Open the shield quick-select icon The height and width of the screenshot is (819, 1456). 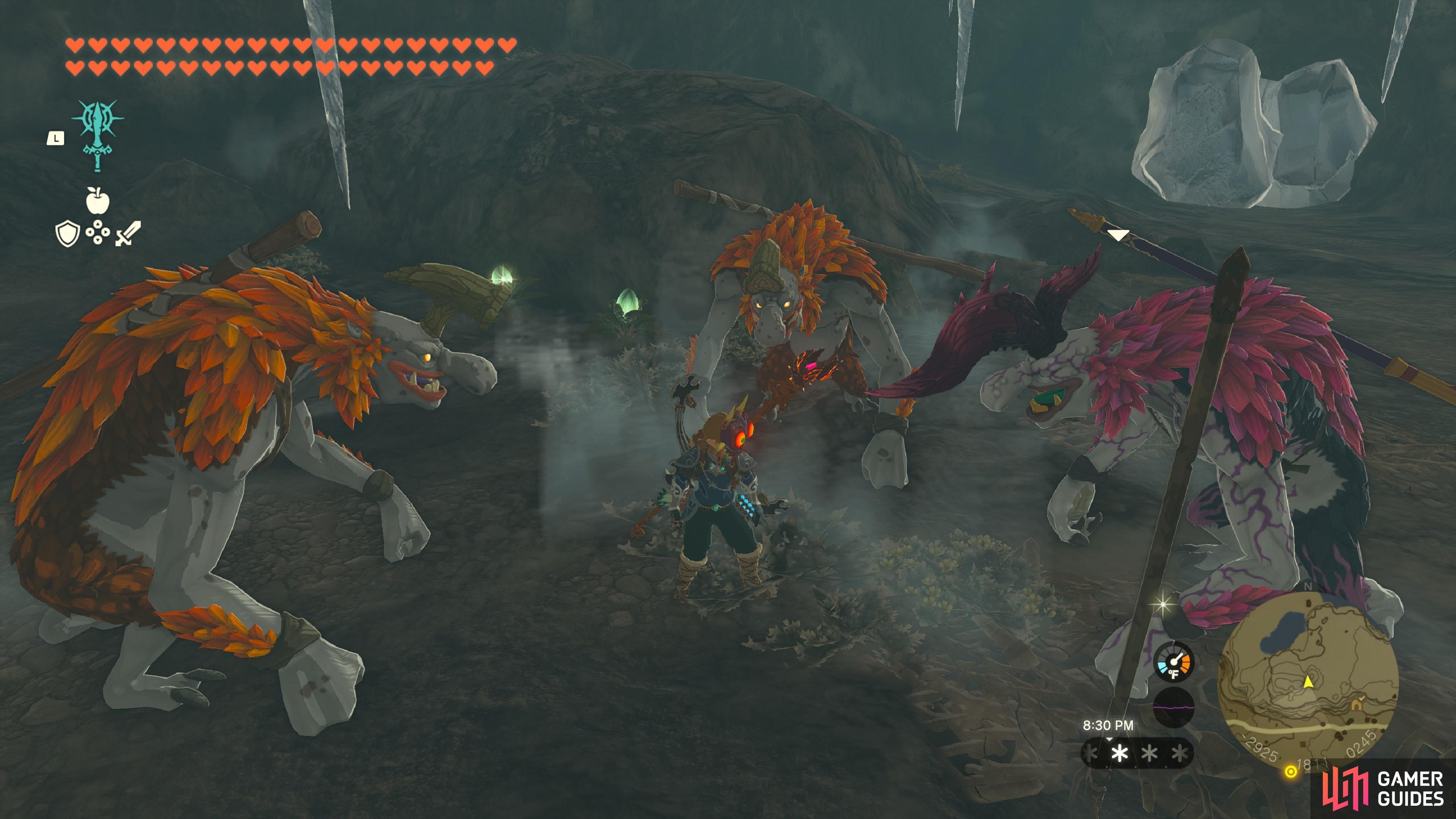67,234
